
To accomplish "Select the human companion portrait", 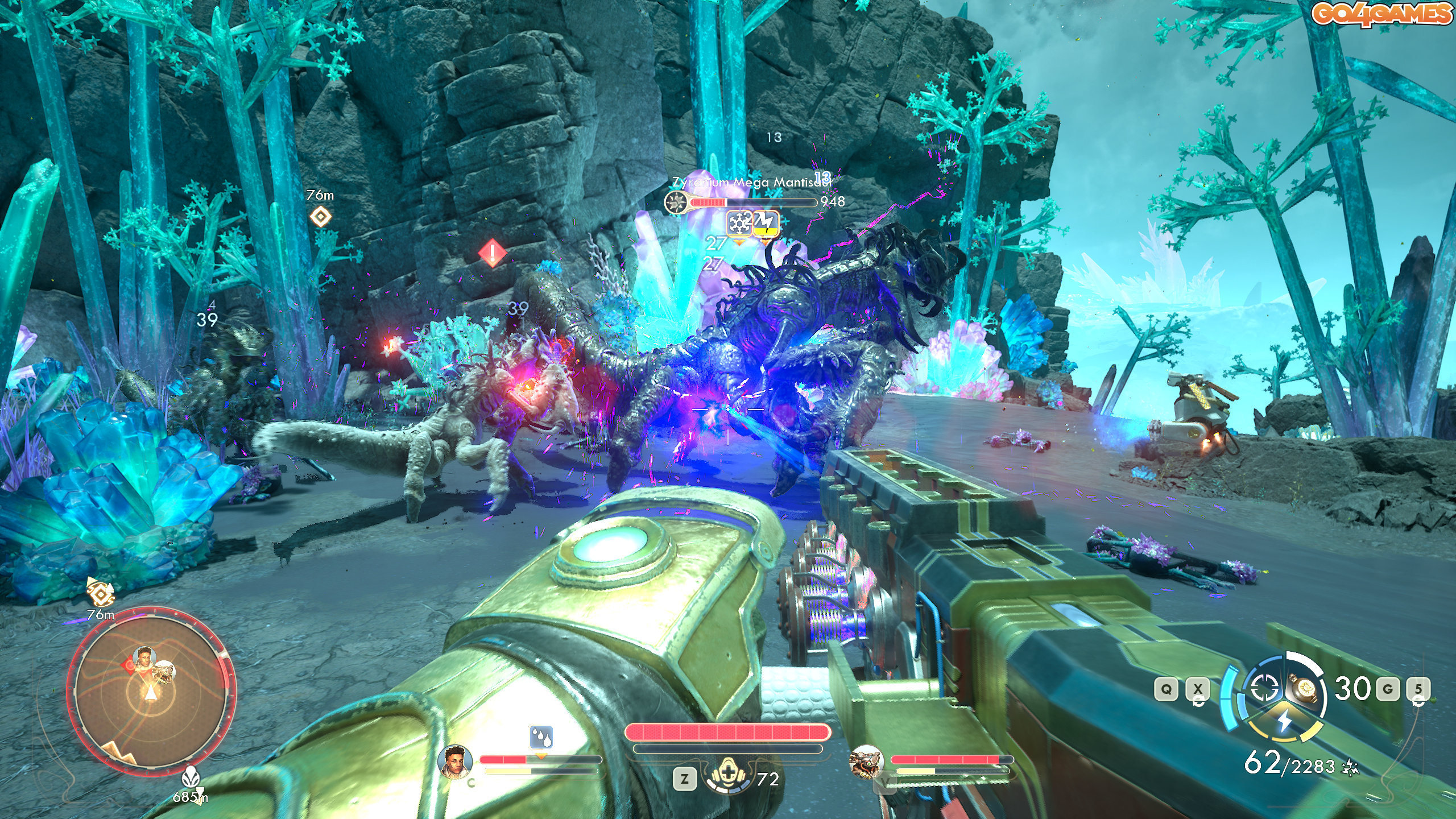I will tap(456, 761).
